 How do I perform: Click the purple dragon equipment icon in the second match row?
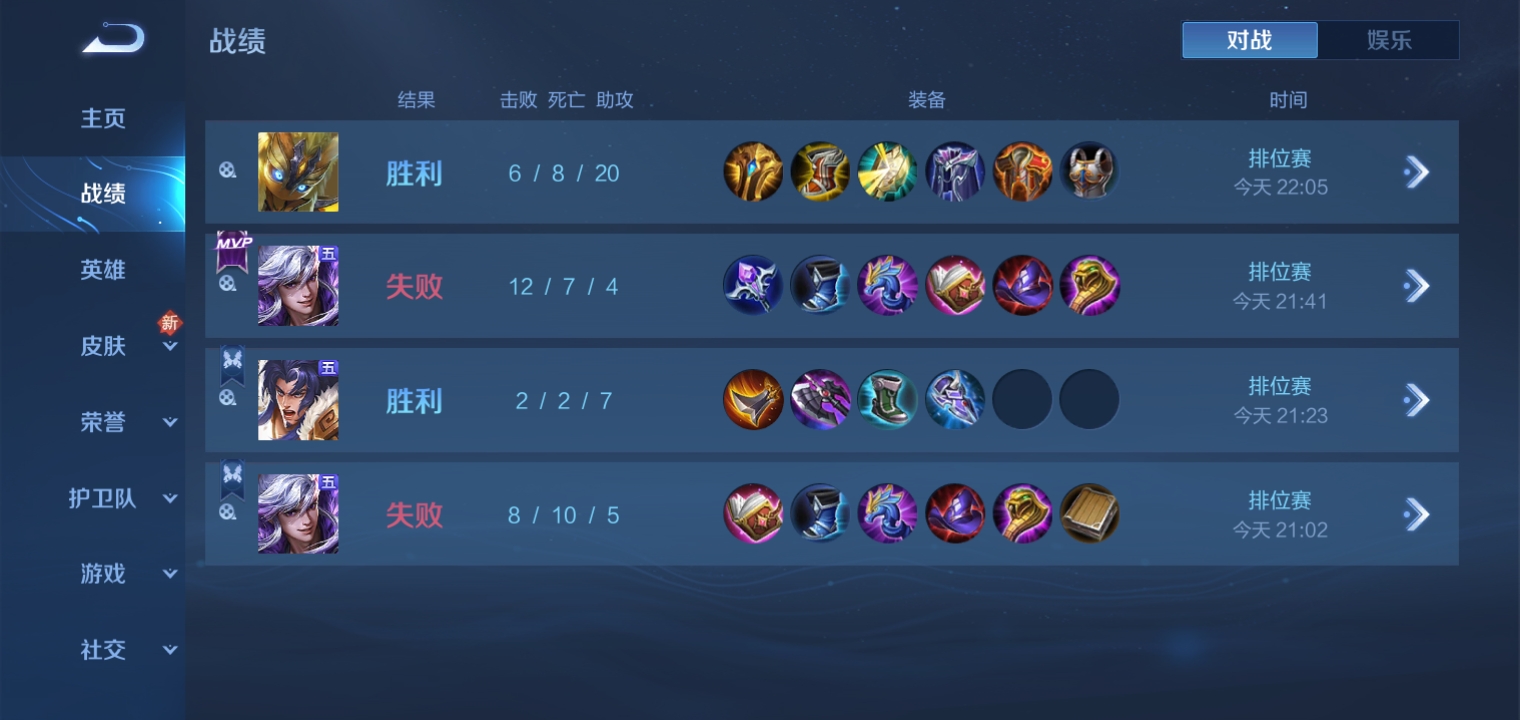888,285
